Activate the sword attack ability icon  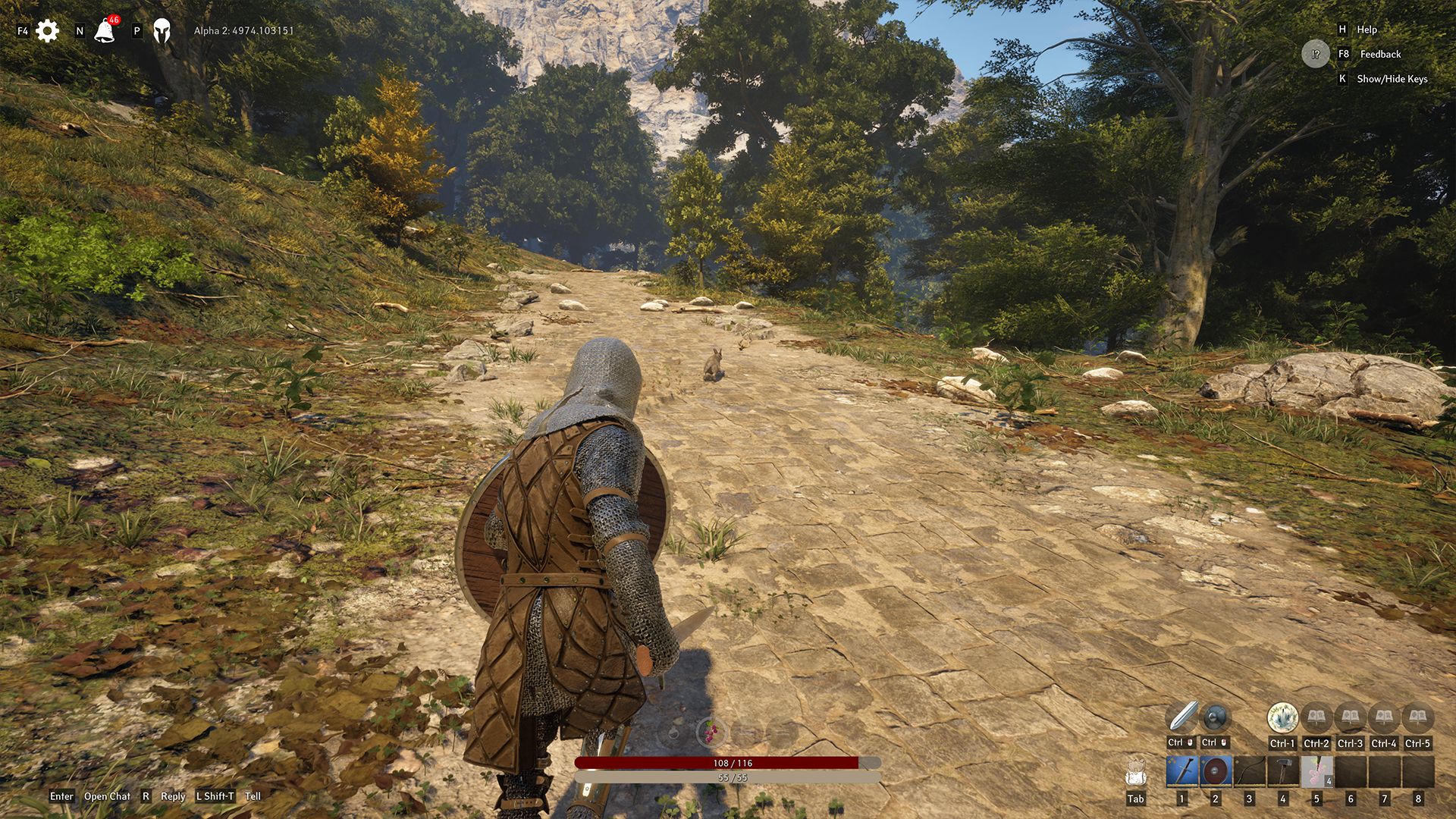coord(1181,717)
